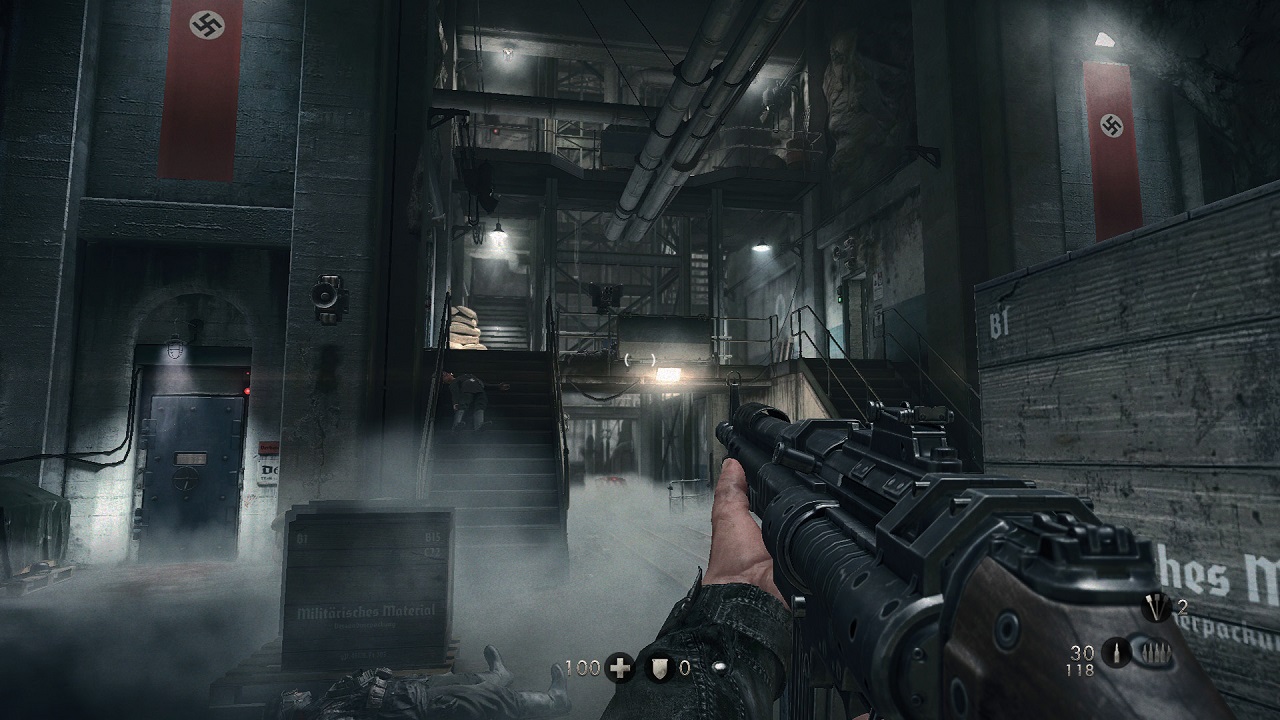1280x720 pixels.
Task: Click the health cross icon
Action: coord(620,668)
